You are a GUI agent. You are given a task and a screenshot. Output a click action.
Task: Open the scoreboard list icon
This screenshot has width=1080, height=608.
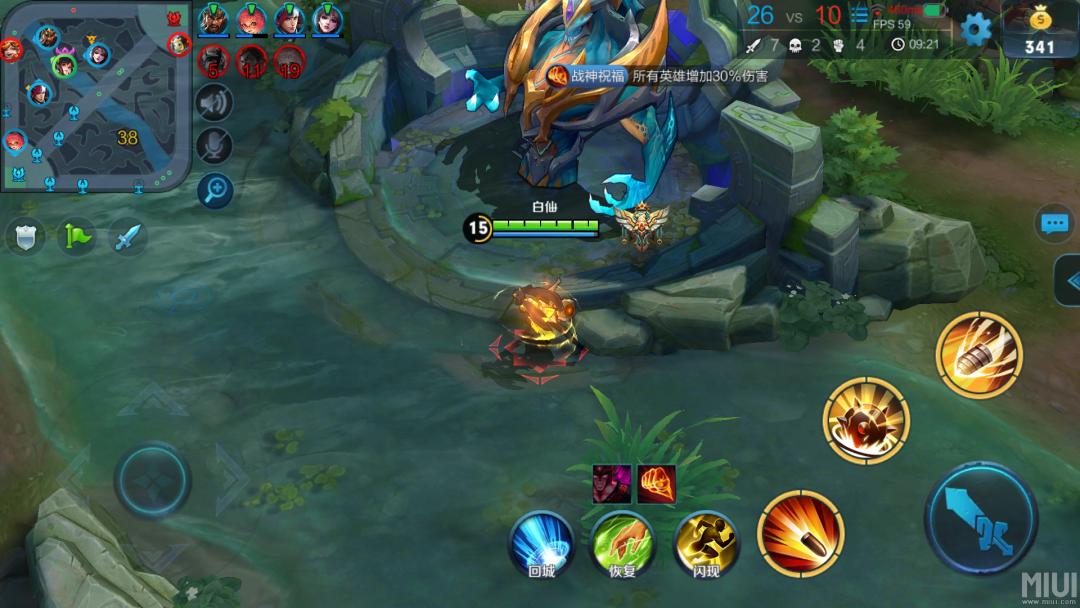[859, 15]
